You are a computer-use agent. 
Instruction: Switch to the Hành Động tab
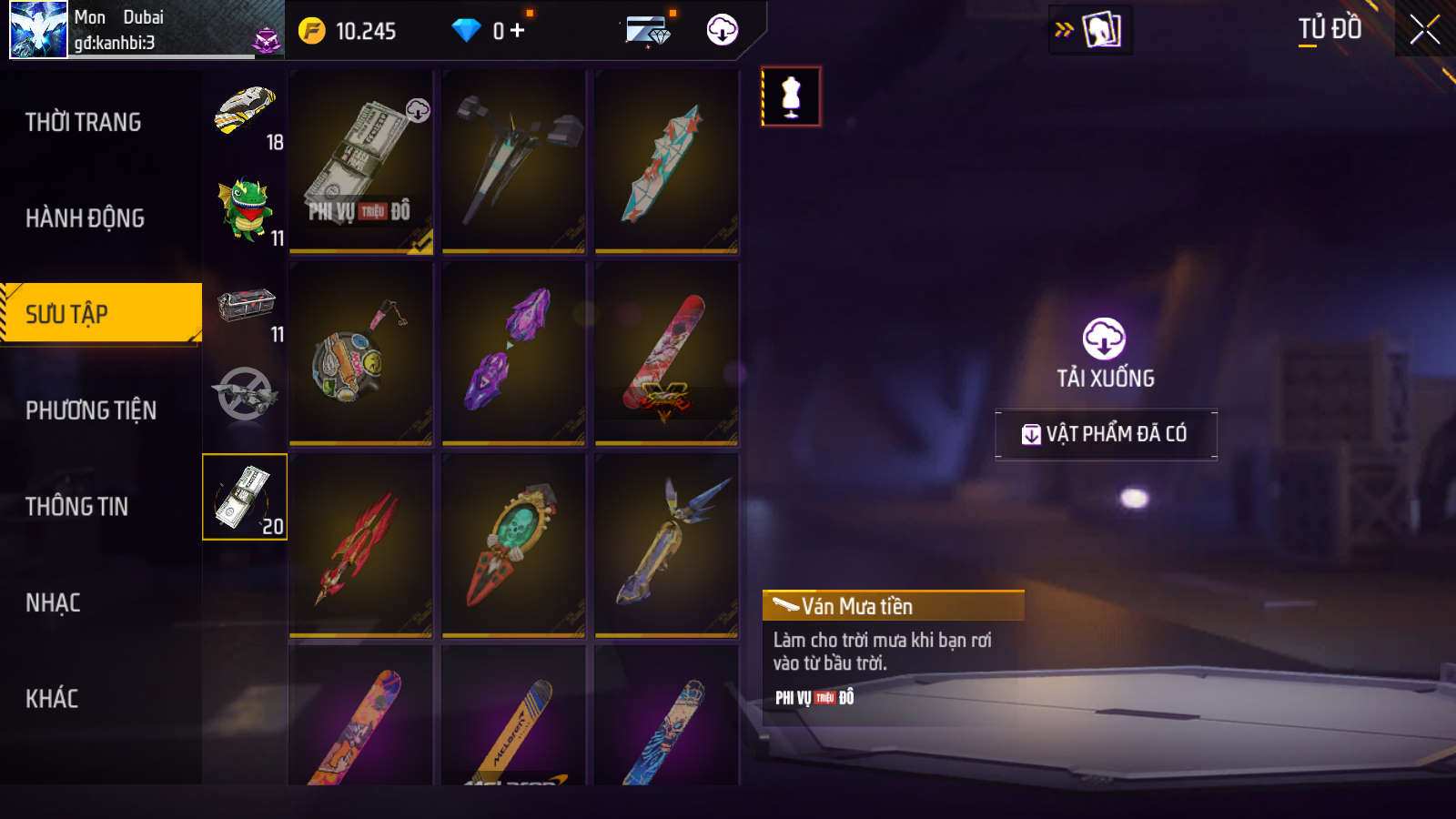(86, 218)
